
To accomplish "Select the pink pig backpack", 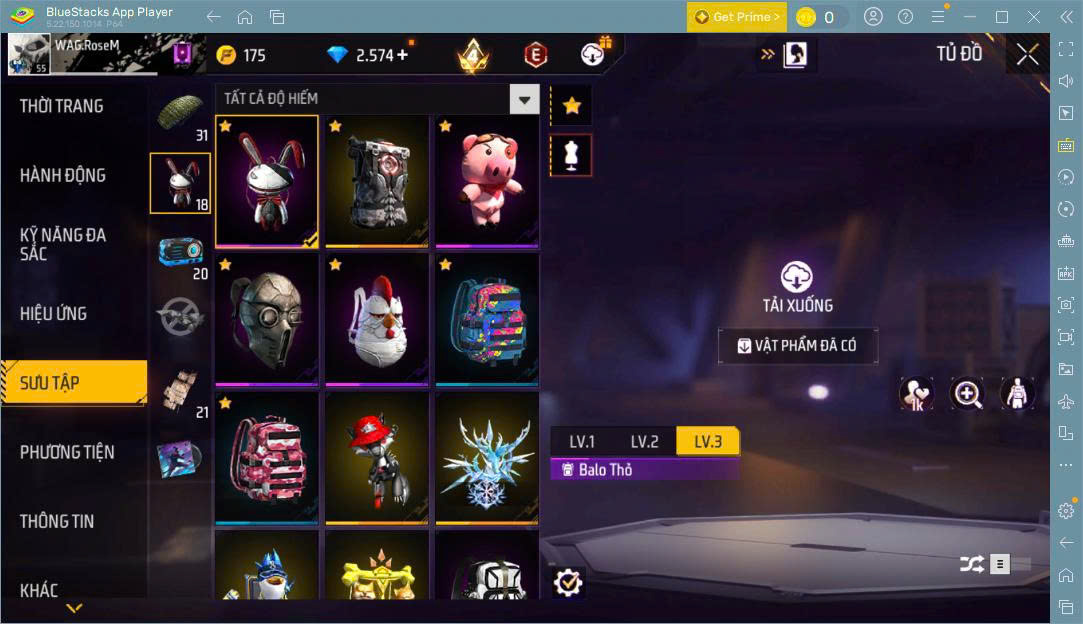I will coord(487,180).
